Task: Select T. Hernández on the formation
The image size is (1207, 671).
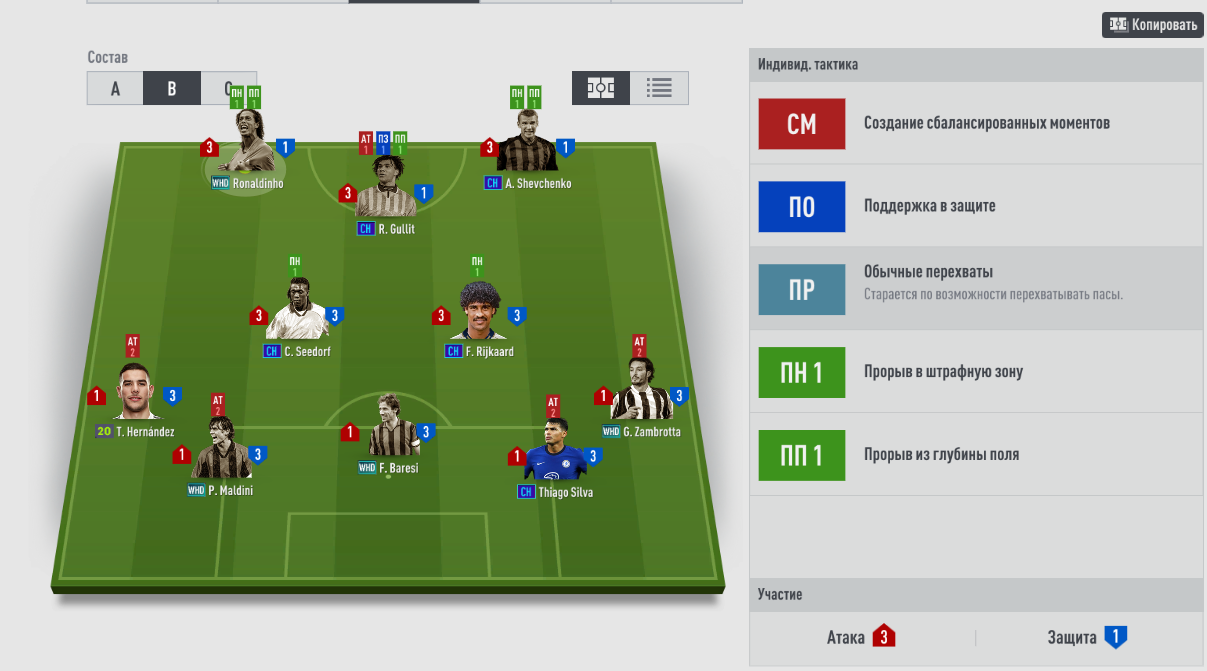Action: (134, 394)
